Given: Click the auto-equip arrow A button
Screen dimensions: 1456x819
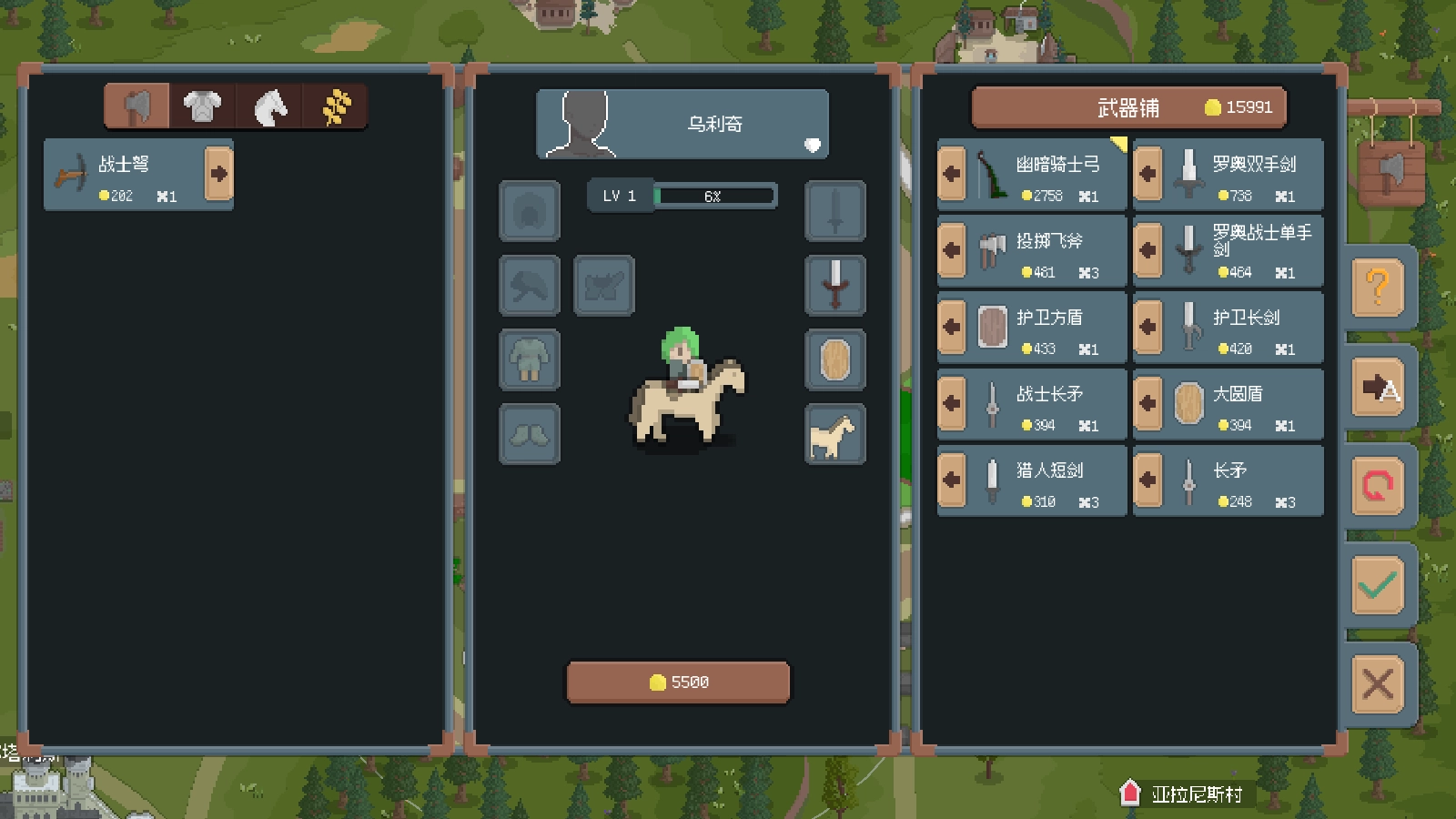Looking at the screenshot, I should click(1378, 388).
